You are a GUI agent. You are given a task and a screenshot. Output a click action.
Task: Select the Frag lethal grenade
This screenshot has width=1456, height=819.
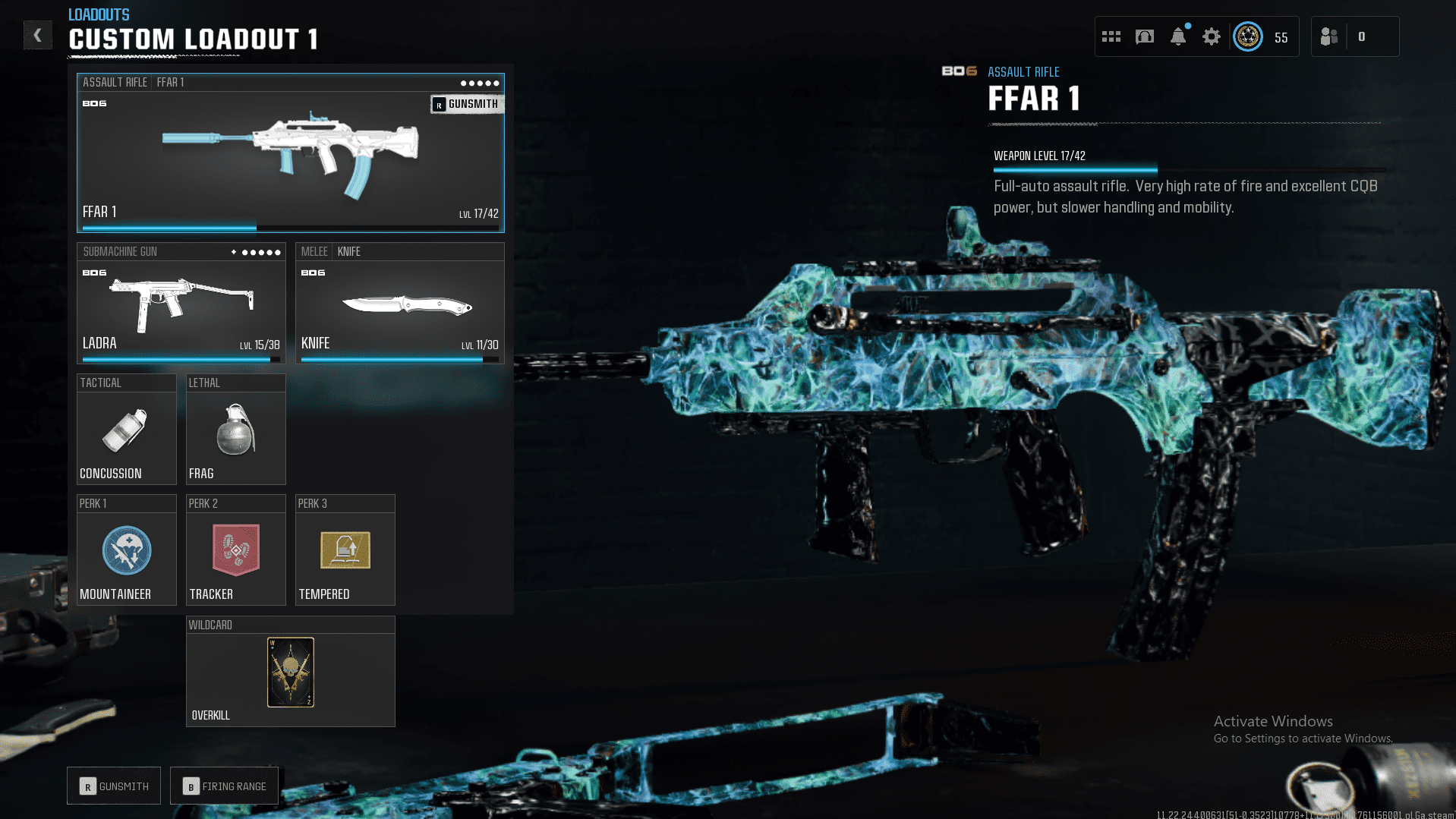click(x=235, y=433)
